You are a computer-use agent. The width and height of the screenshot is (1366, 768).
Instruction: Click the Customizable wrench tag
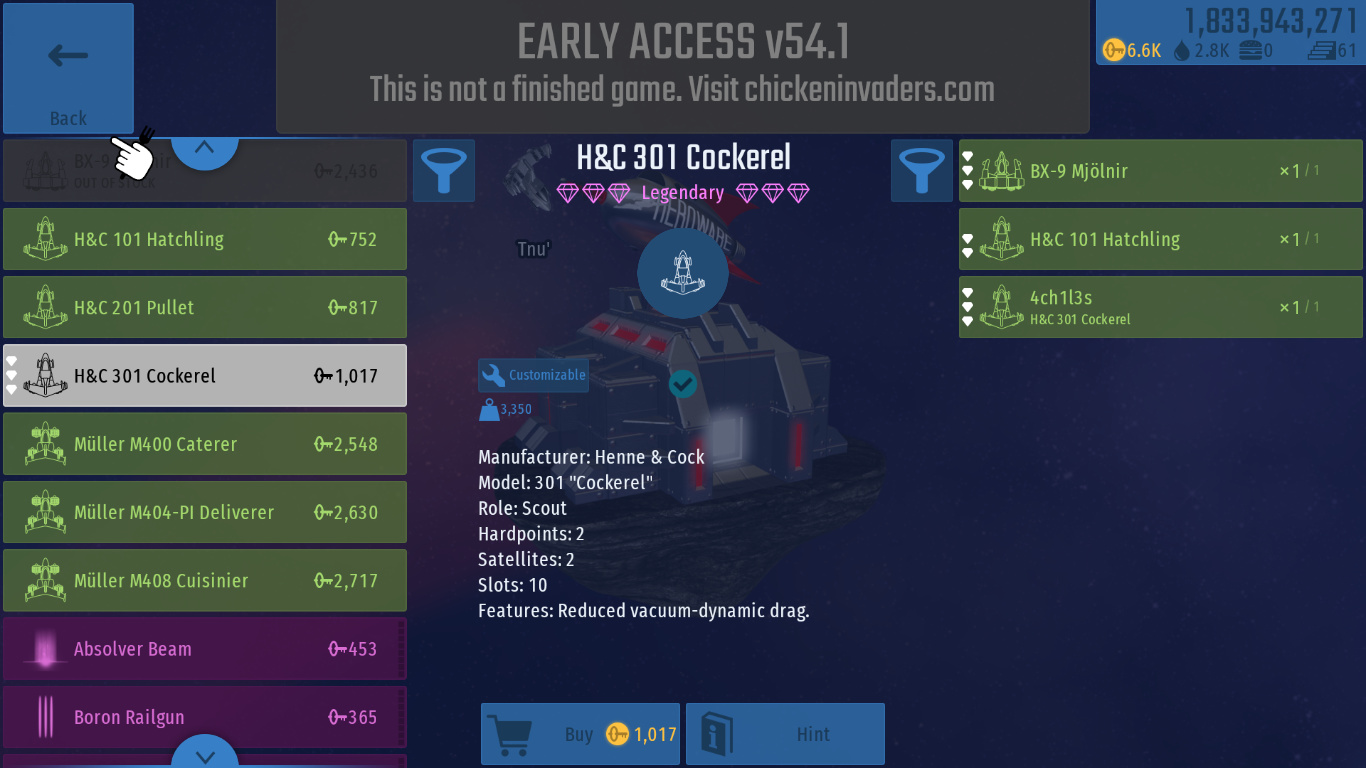click(x=533, y=375)
